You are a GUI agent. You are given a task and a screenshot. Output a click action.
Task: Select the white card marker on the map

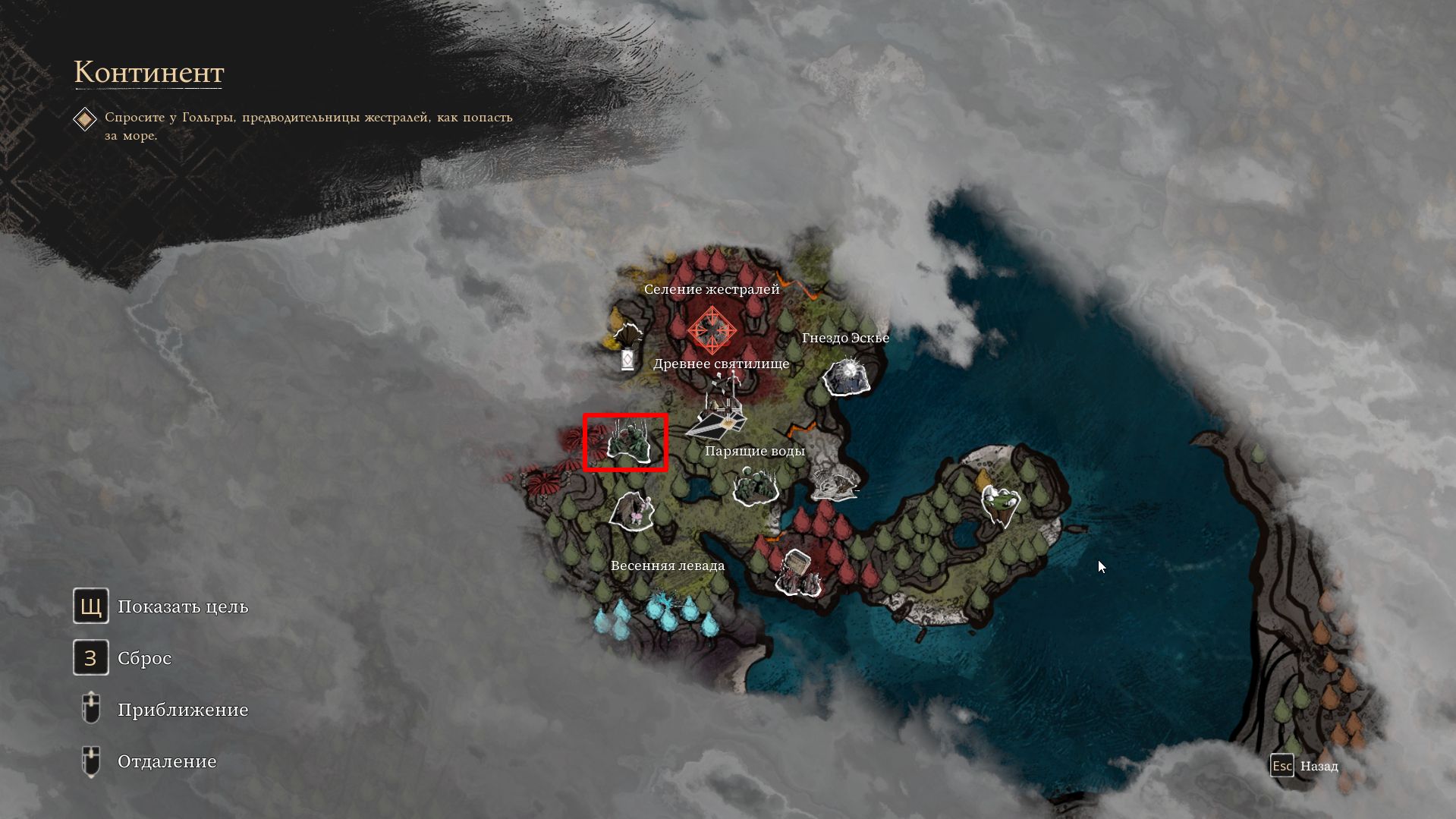coord(627,360)
